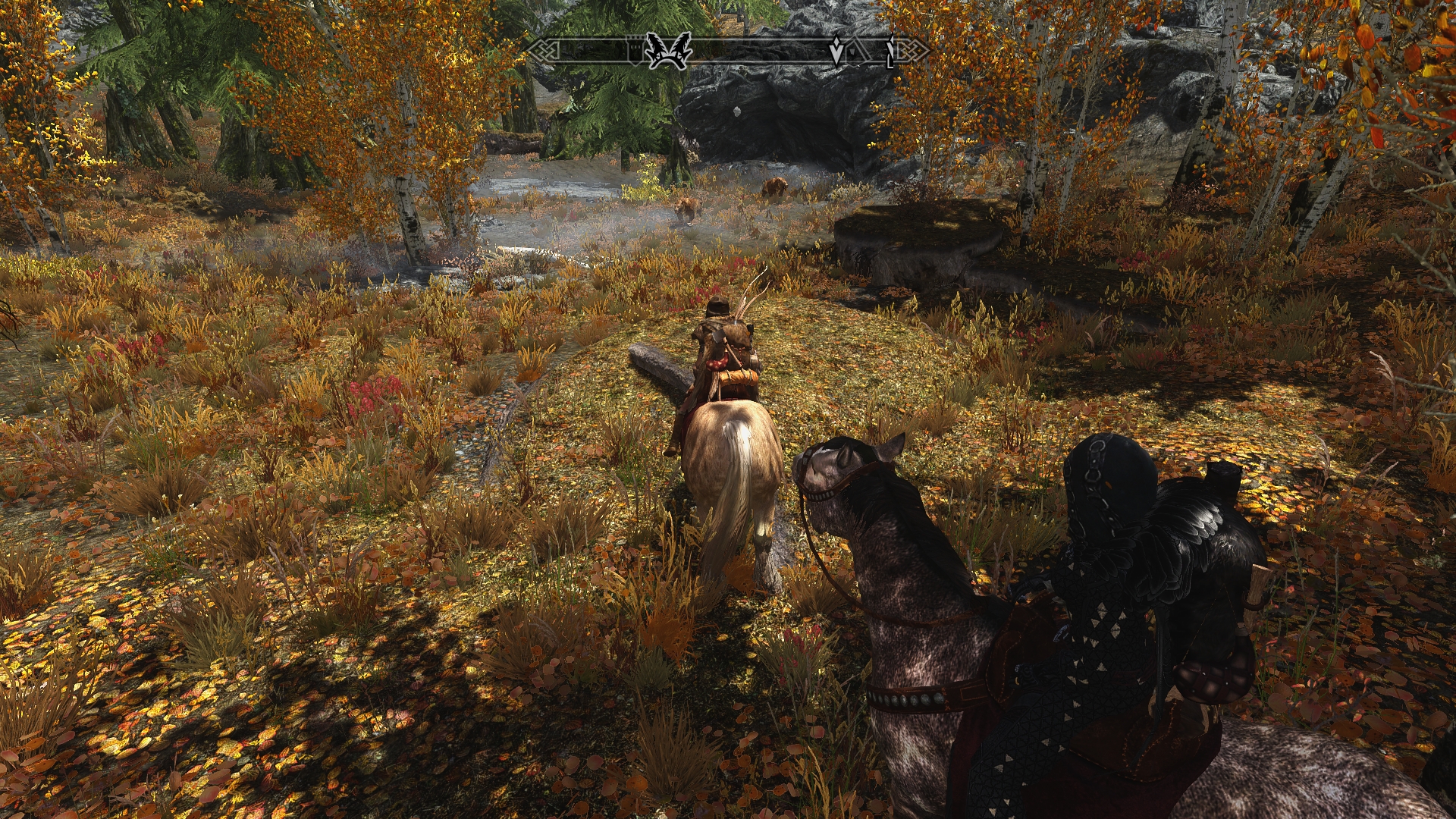Click the quest arrow marker on the compass
The image size is (1456, 819).
837,51
